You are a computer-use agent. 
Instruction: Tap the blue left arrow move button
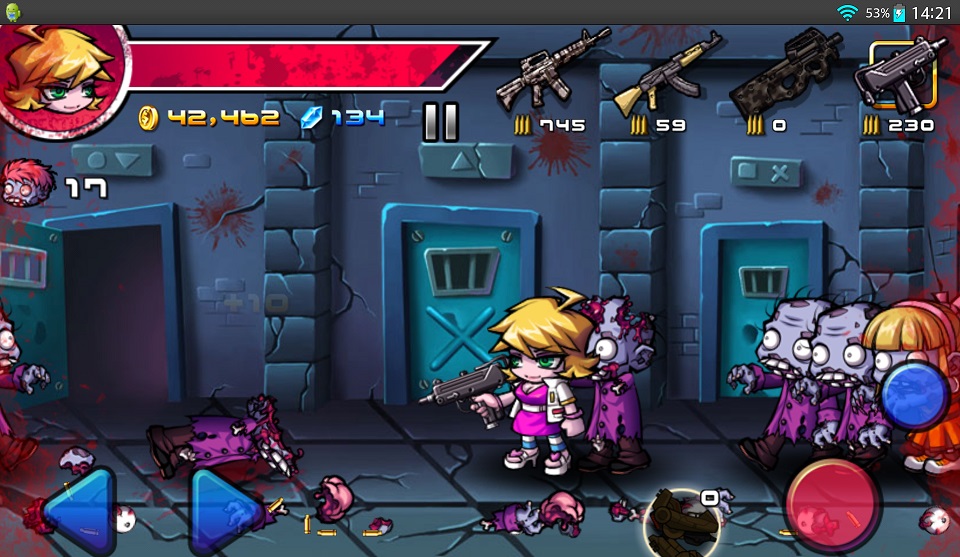(78, 511)
